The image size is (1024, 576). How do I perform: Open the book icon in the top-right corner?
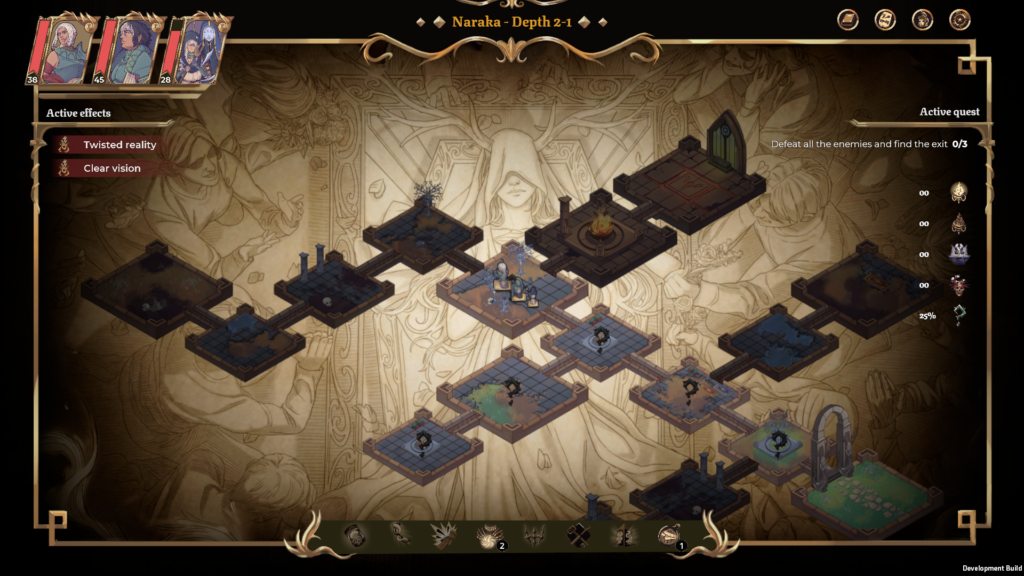pos(848,20)
